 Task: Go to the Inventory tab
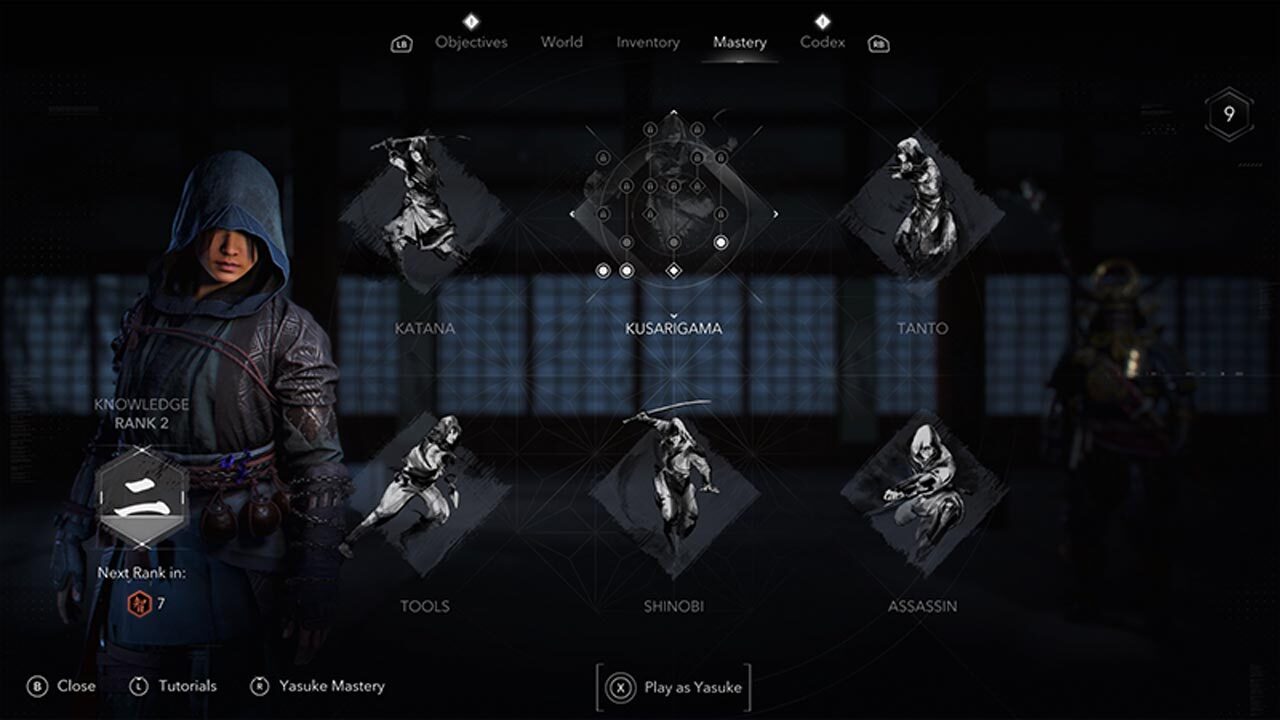(x=647, y=42)
